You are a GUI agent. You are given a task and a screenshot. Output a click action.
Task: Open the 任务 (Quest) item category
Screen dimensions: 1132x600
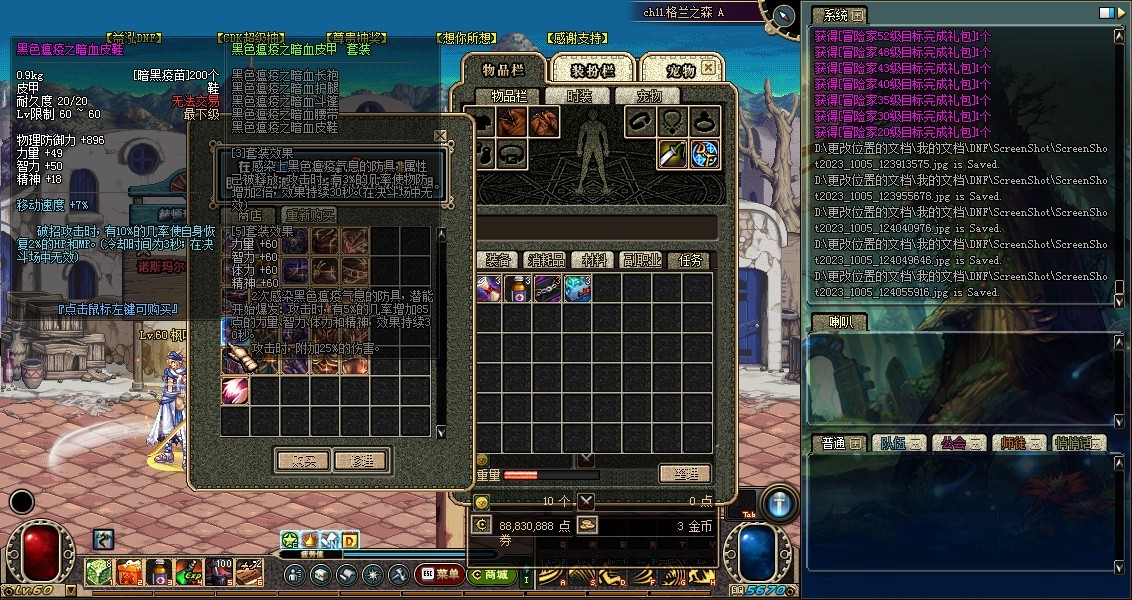click(690, 260)
